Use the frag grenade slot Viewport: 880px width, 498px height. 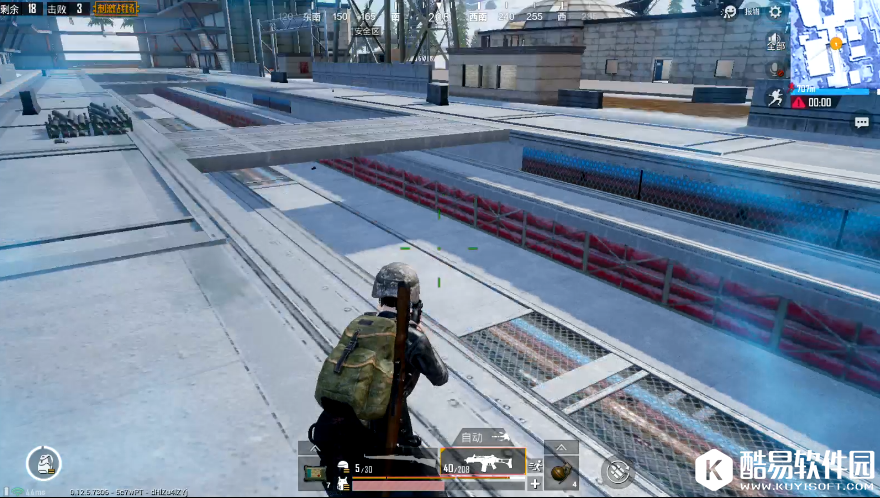(x=561, y=469)
